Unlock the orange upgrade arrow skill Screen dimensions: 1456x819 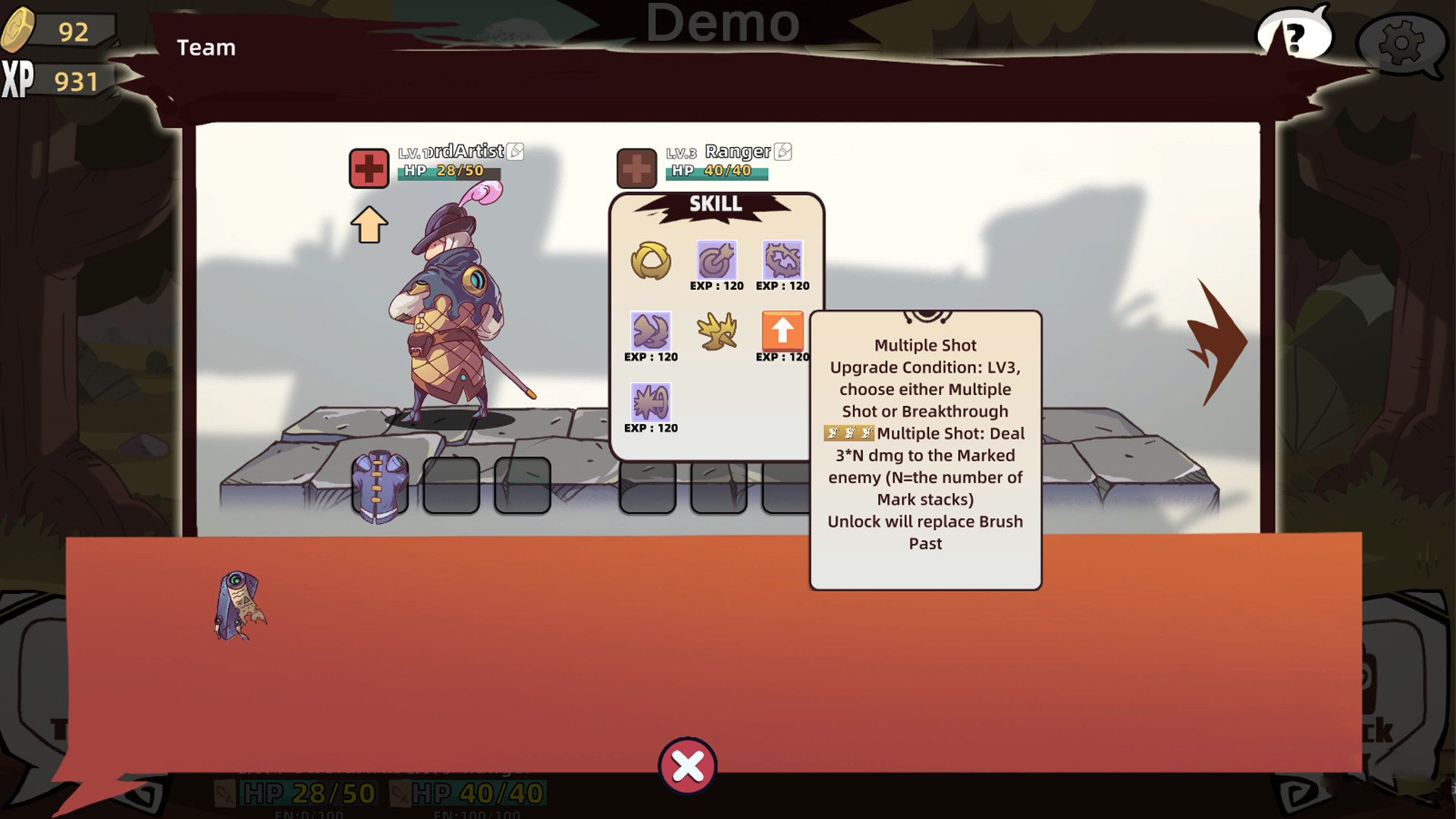783,331
